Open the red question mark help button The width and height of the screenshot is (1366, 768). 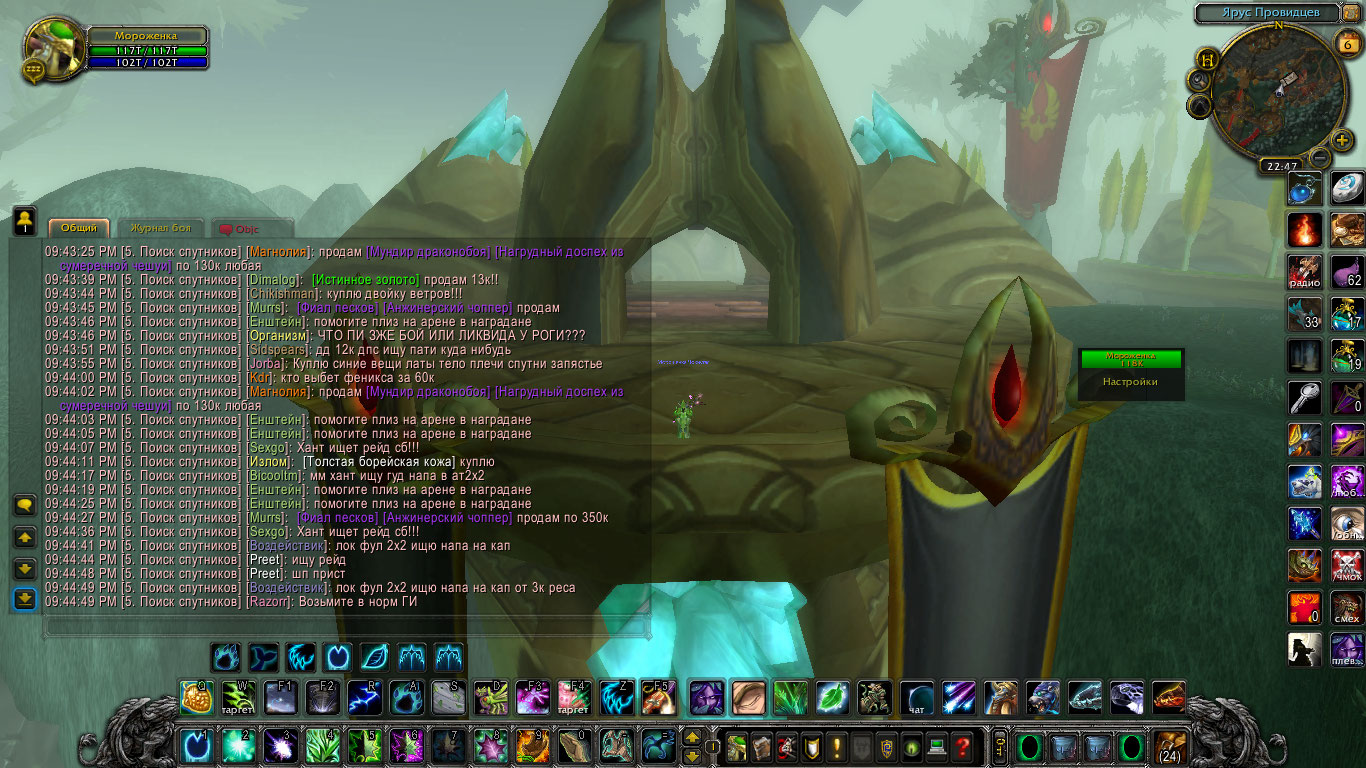[962, 746]
